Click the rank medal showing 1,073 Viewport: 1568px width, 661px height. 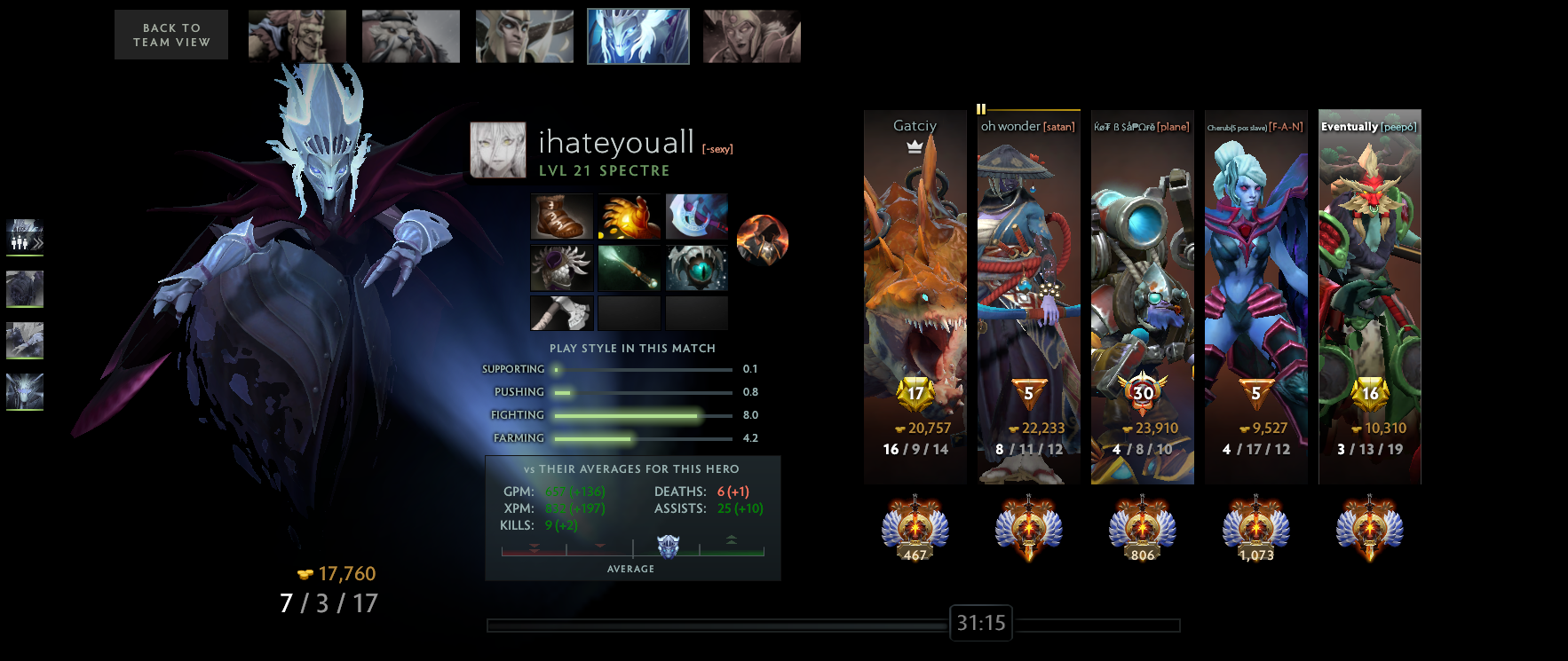pyautogui.click(x=1255, y=530)
